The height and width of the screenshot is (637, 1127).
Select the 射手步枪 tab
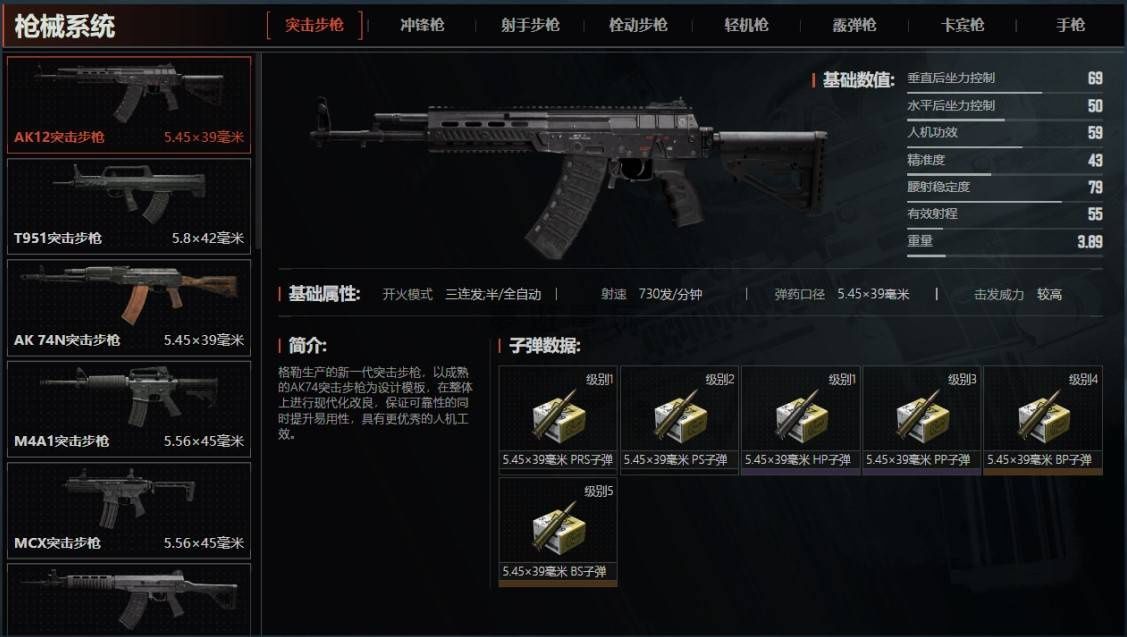(x=530, y=25)
